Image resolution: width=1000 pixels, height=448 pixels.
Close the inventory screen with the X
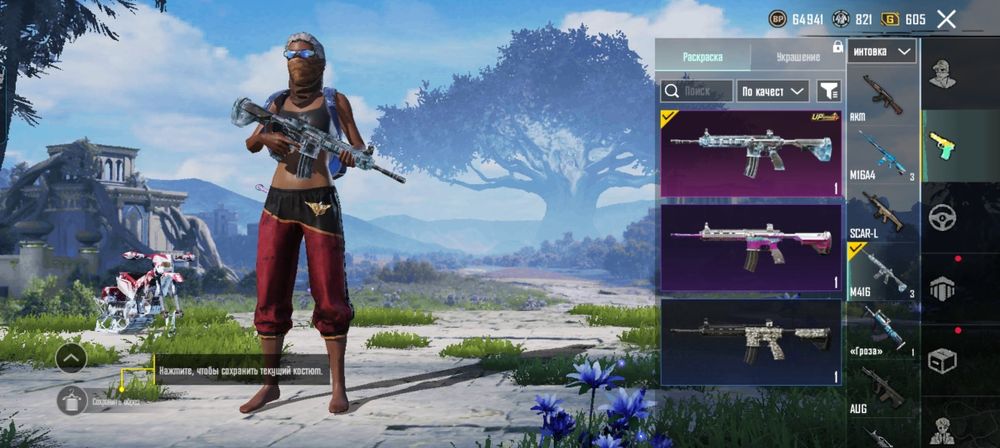[x=946, y=19]
